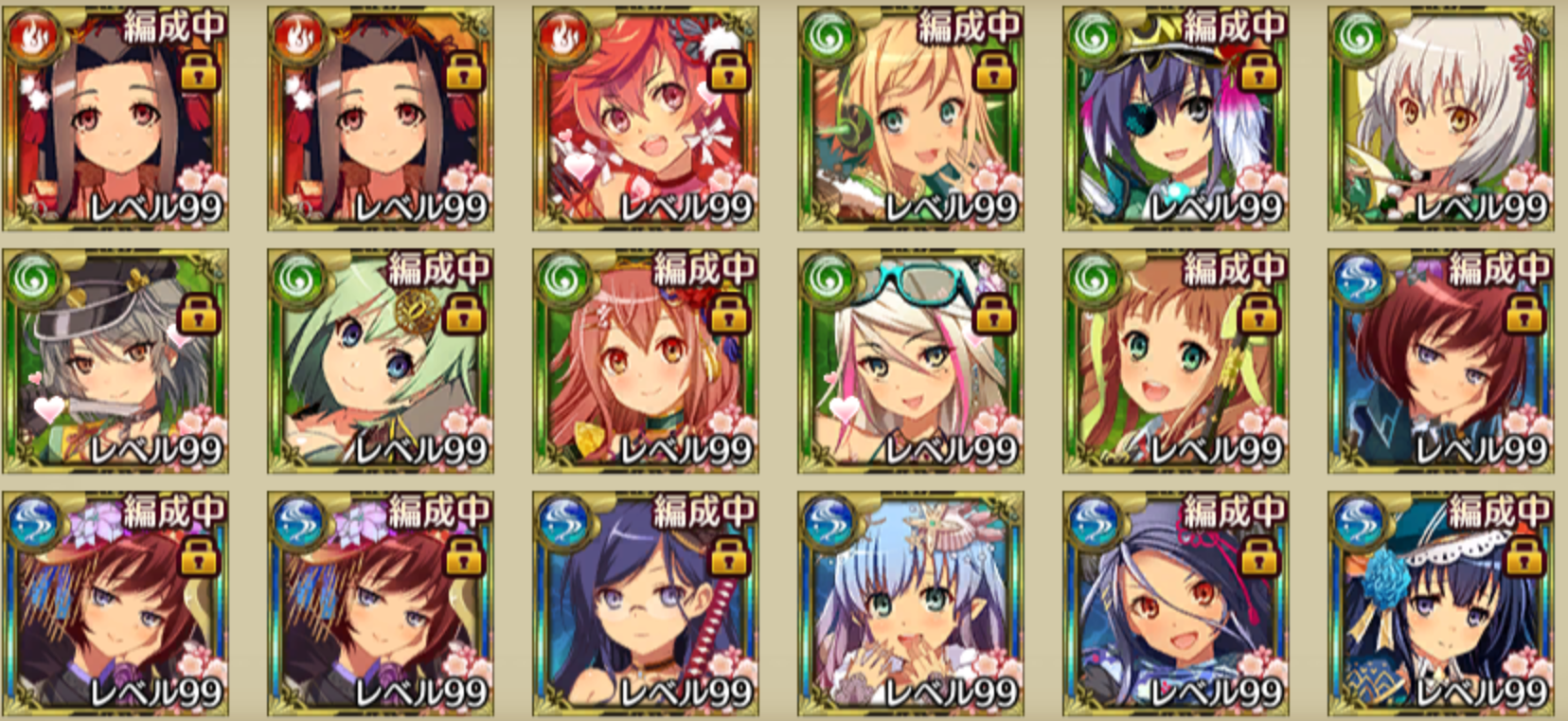Select the white-haired character with red hair flower
The image size is (1568, 721).
(1440, 119)
